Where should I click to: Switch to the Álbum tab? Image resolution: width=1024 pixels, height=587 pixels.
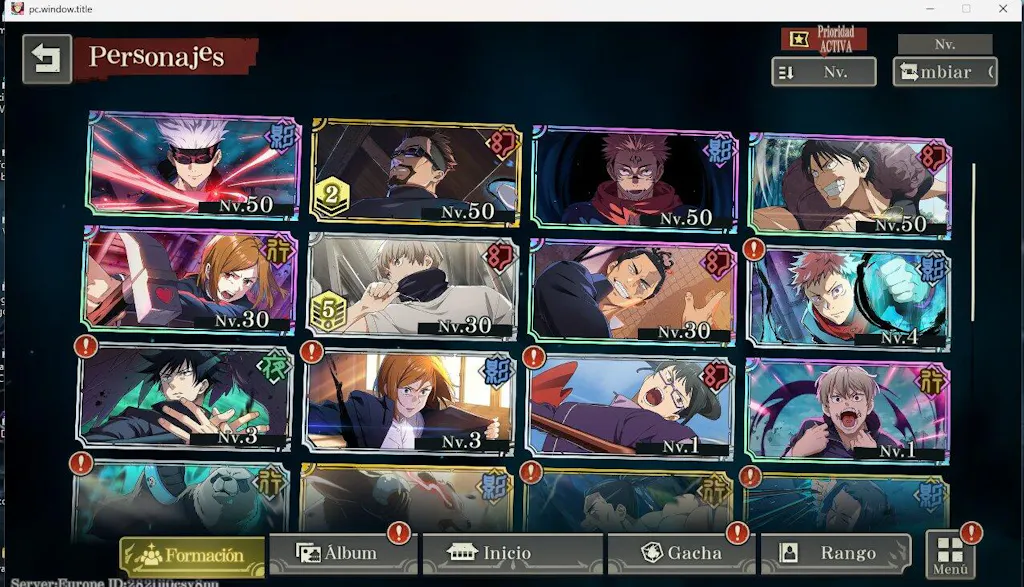[340, 553]
